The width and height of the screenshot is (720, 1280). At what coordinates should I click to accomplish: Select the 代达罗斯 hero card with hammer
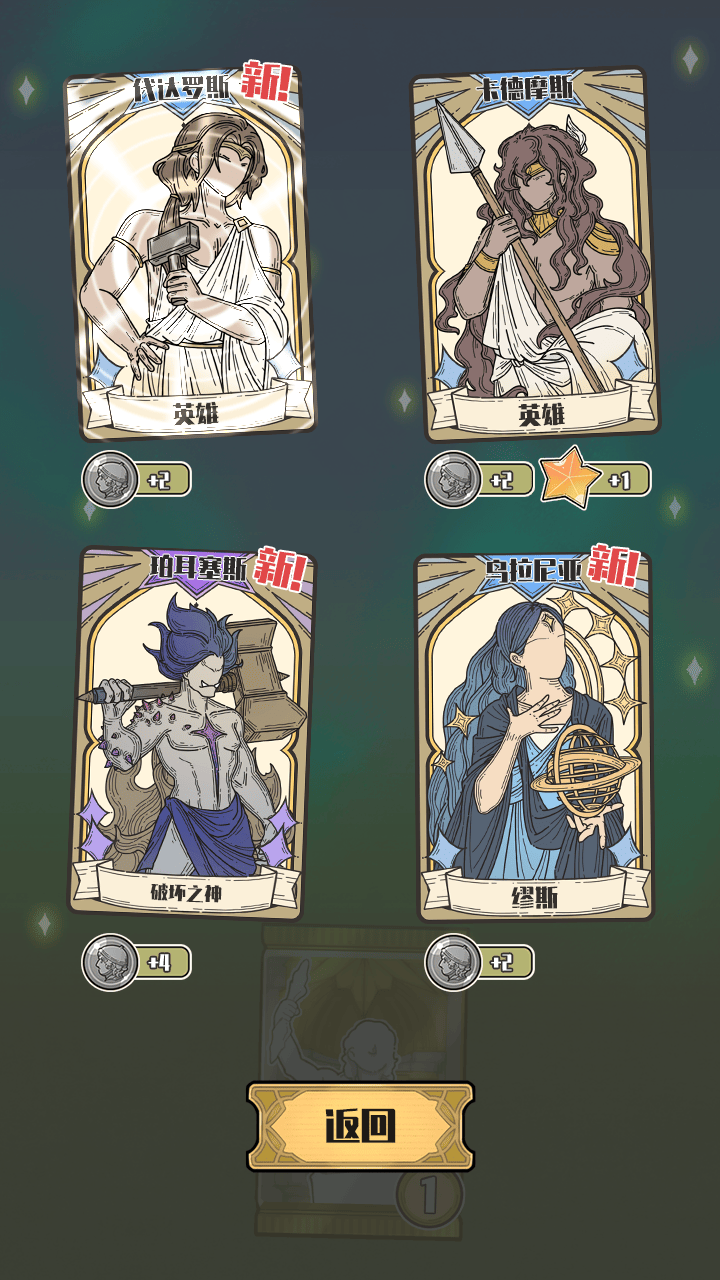coord(190,255)
